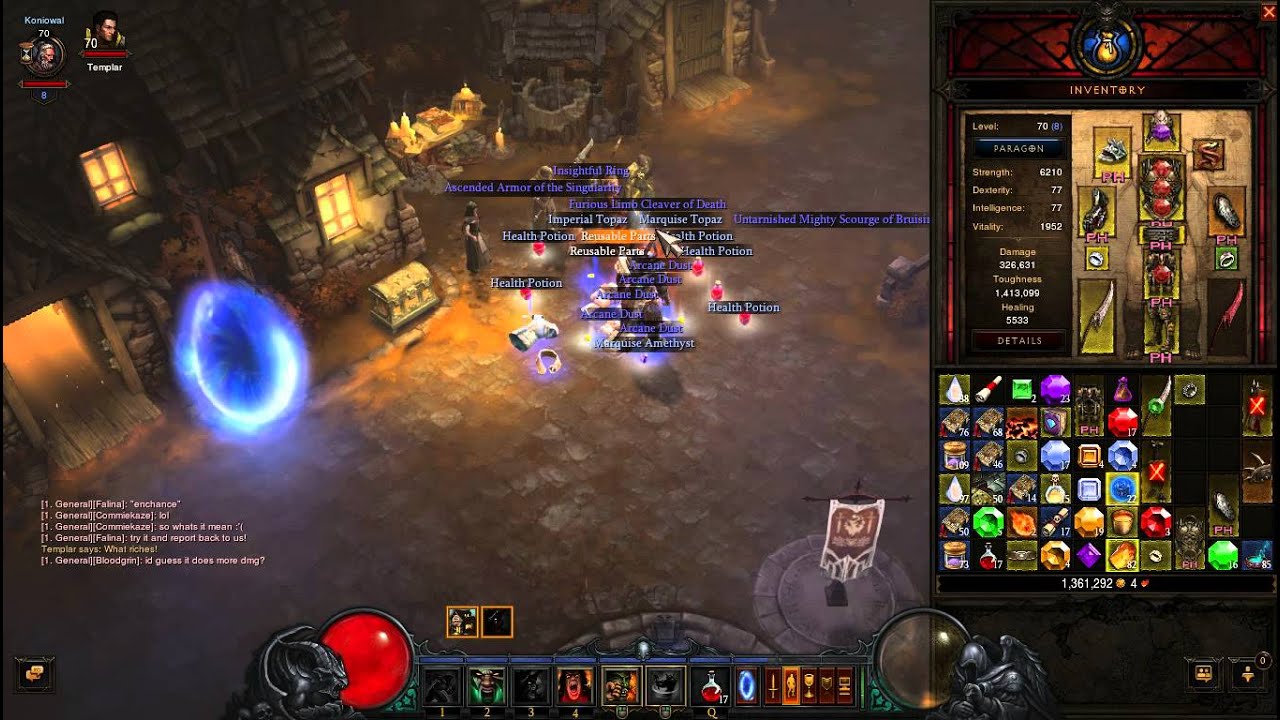Open the Paragon points window

pyautogui.click(x=1018, y=148)
